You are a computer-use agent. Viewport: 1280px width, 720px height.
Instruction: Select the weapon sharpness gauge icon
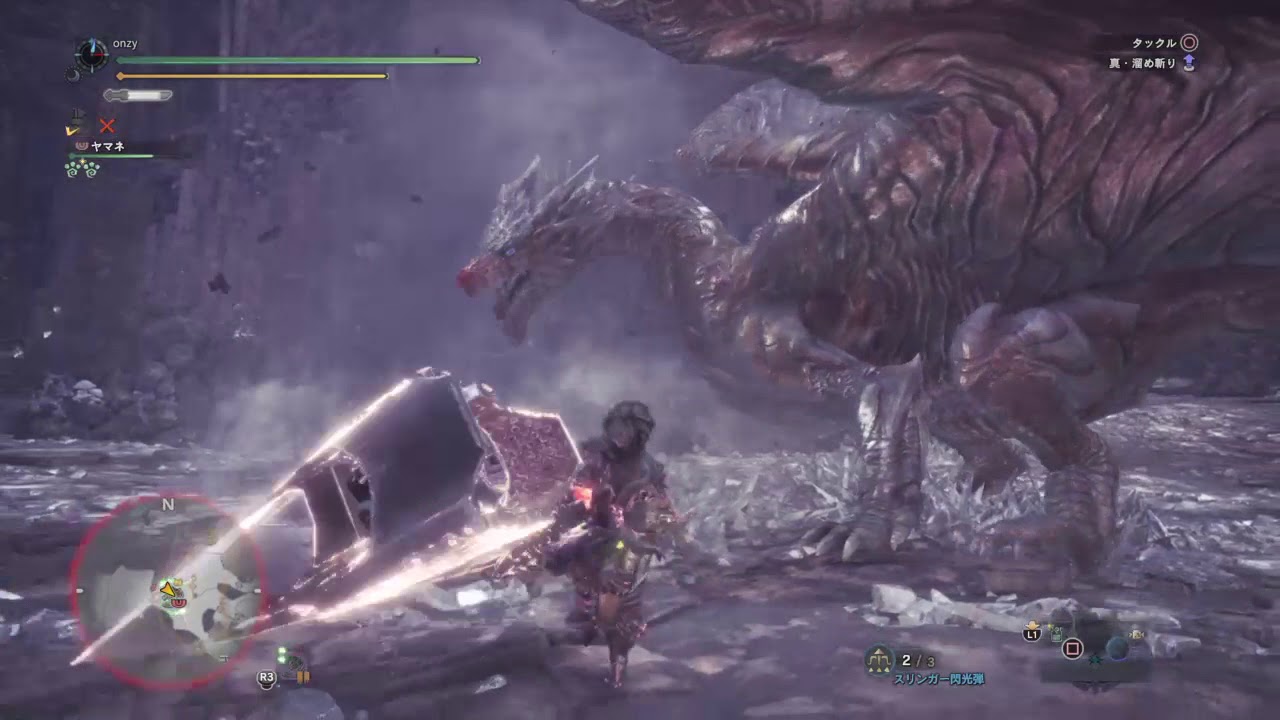click(x=138, y=96)
